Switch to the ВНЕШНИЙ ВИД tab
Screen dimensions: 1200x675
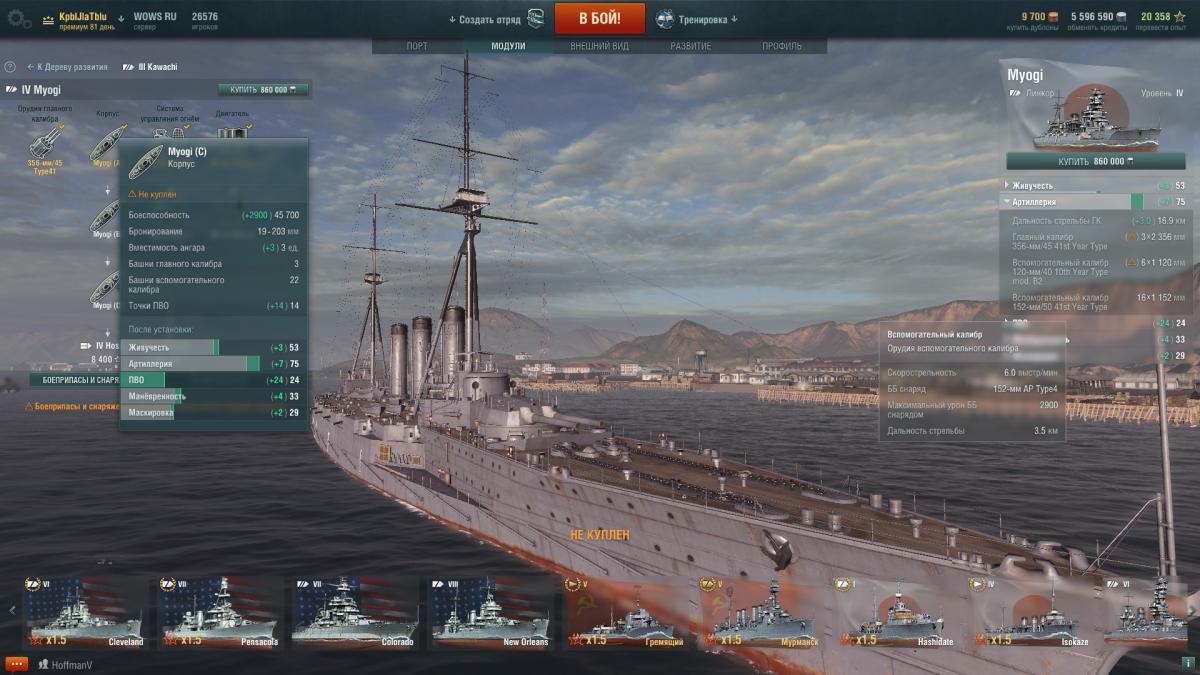pos(599,46)
